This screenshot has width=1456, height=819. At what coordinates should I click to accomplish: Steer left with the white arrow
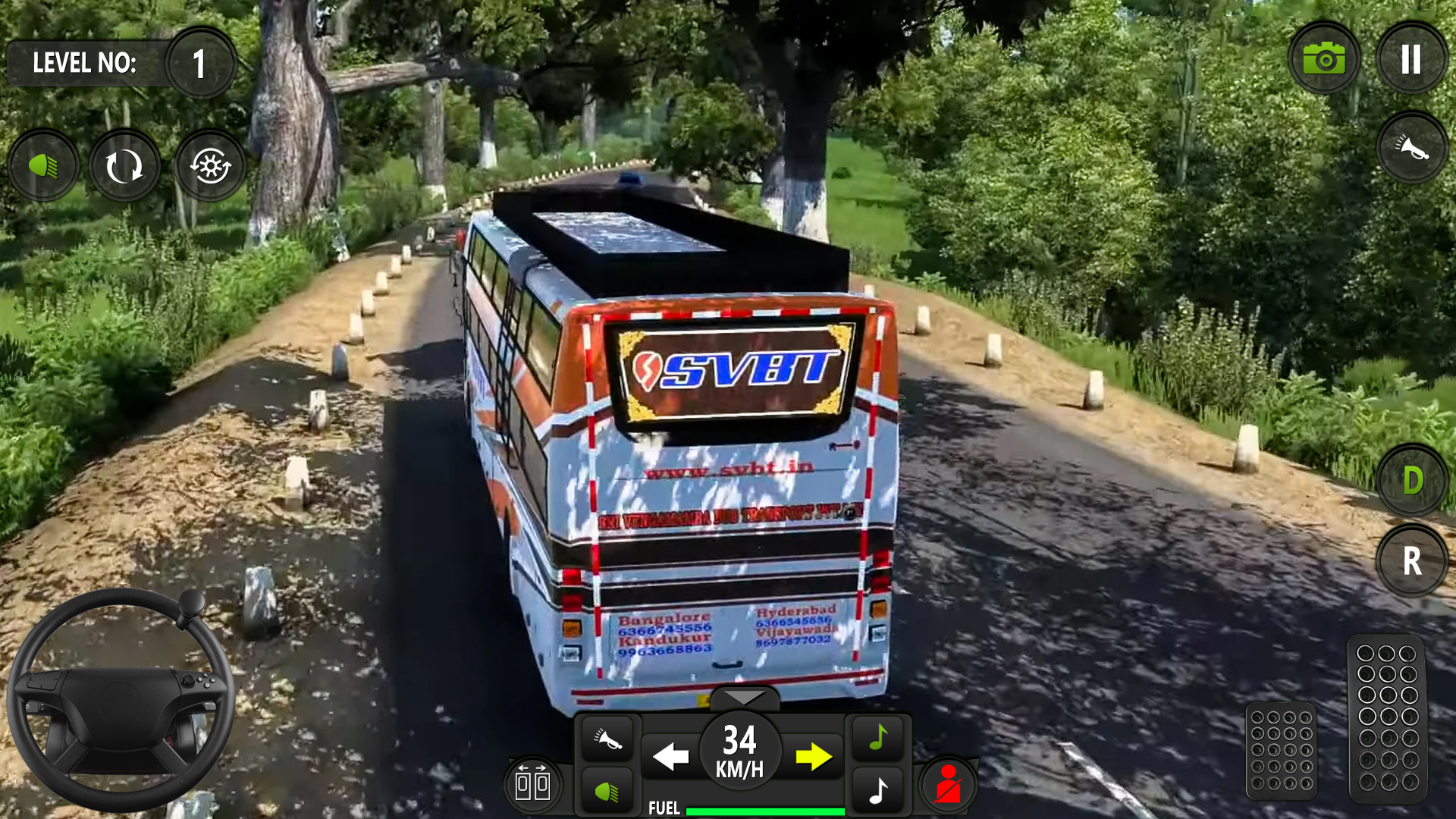670,756
